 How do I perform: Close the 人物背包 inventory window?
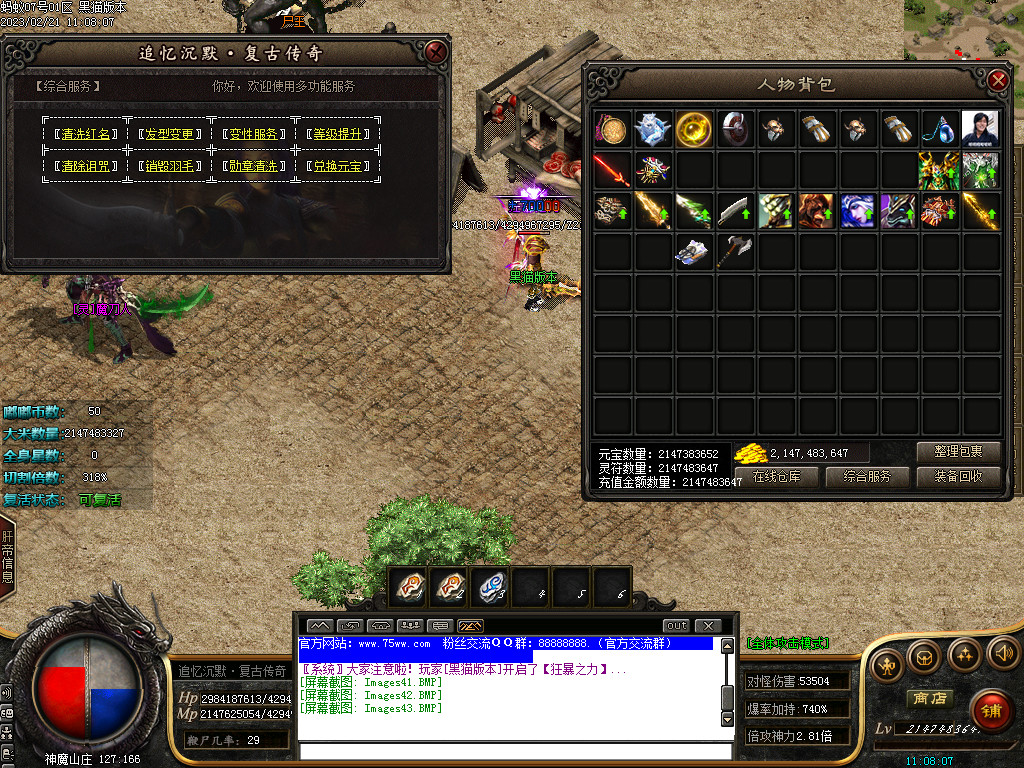coord(998,82)
